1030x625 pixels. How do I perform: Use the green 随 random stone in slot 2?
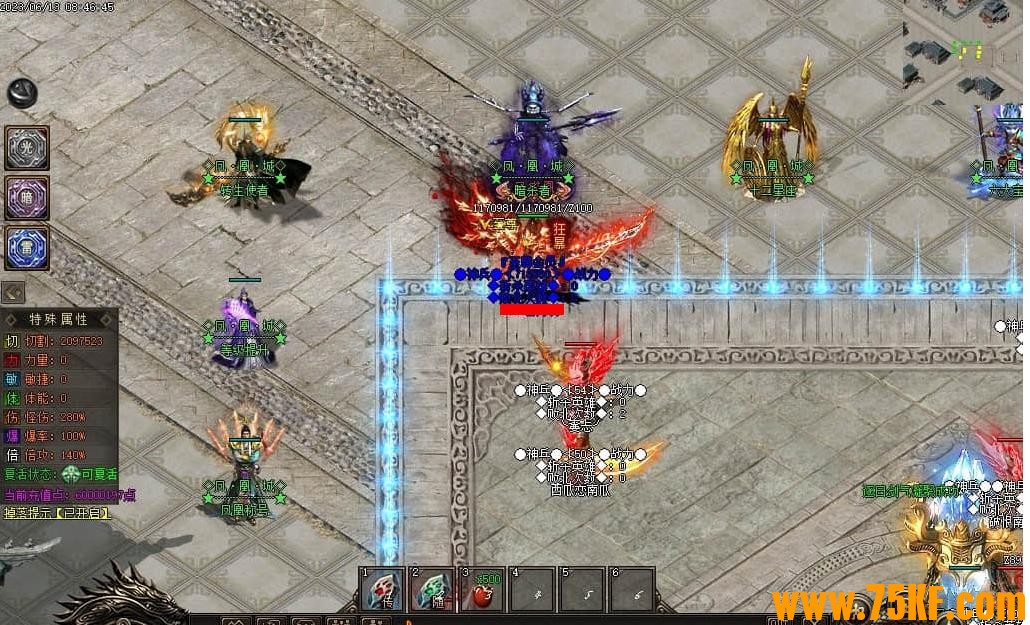click(433, 590)
